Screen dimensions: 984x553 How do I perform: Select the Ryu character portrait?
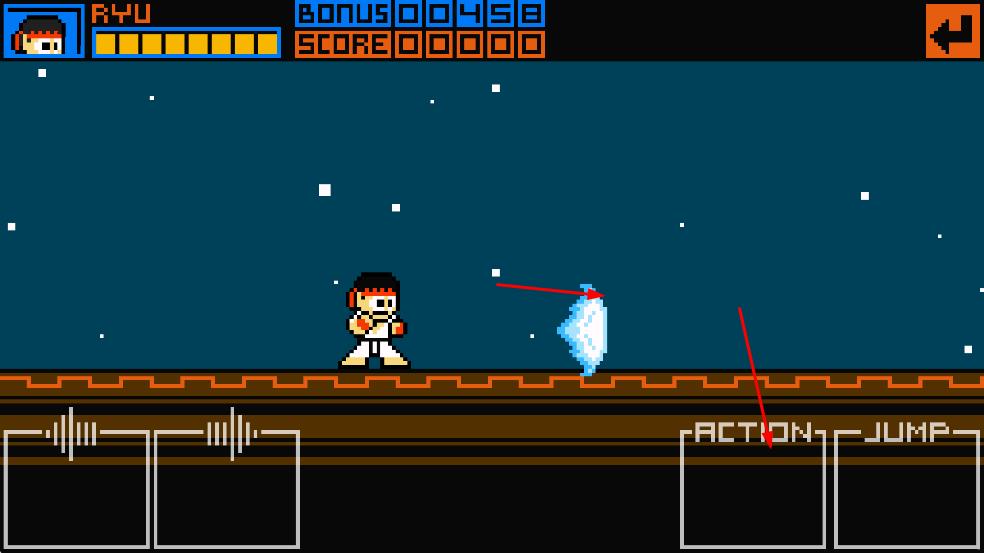[x=44, y=31]
